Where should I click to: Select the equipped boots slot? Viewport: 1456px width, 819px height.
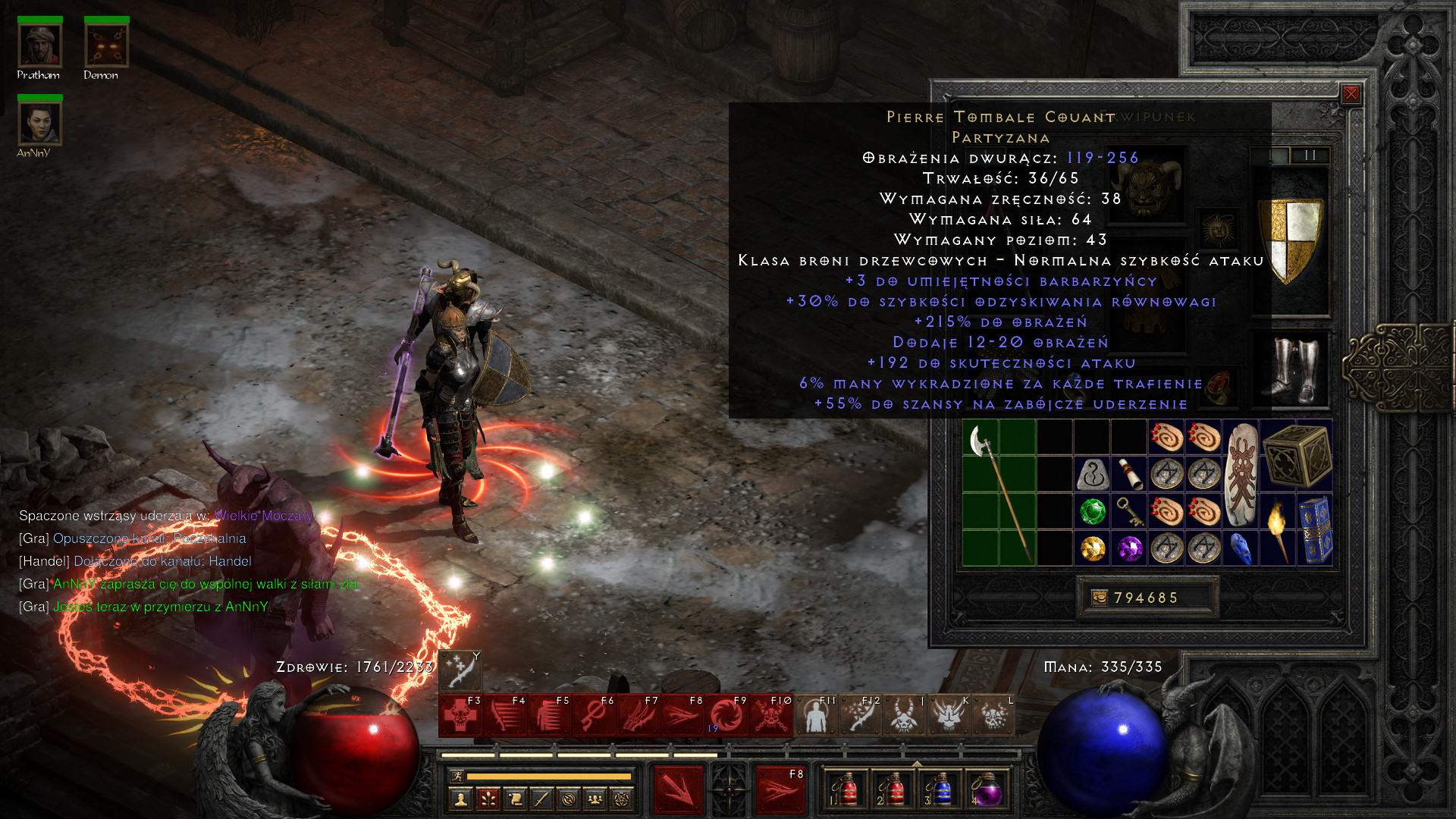click(1291, 369)
